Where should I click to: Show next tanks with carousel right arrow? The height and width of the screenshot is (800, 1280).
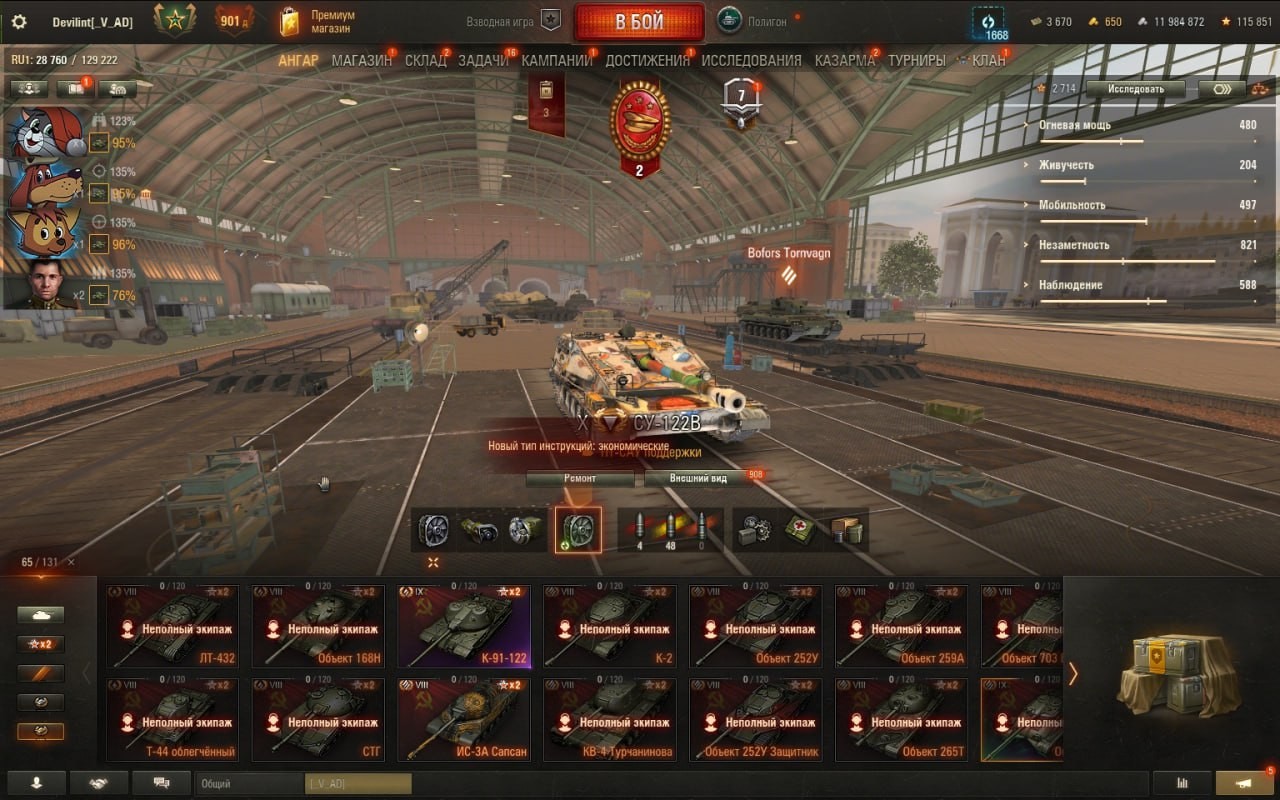pos(1073,674)
